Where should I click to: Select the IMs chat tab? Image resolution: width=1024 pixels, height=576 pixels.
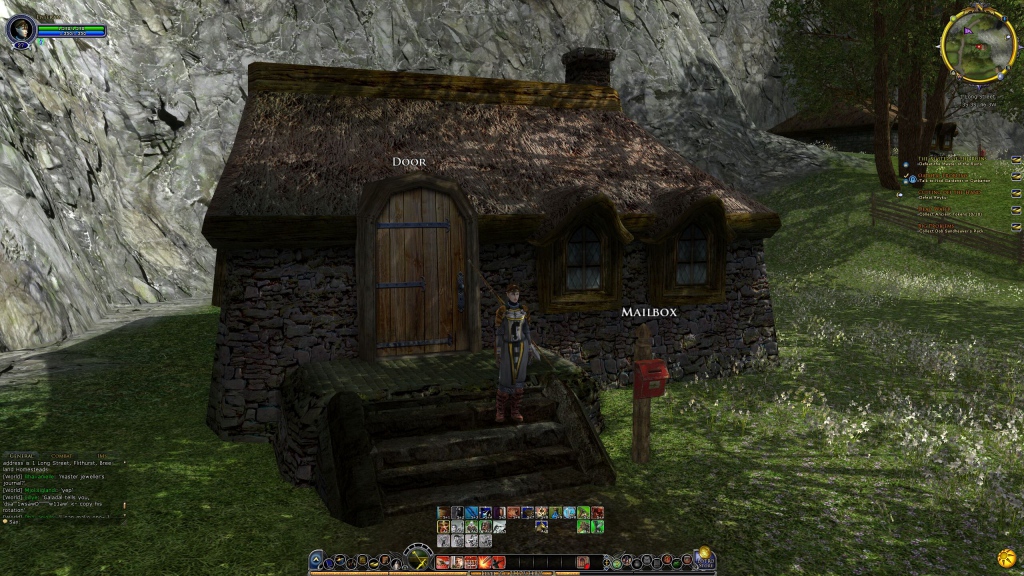click(x=101, y=455)
